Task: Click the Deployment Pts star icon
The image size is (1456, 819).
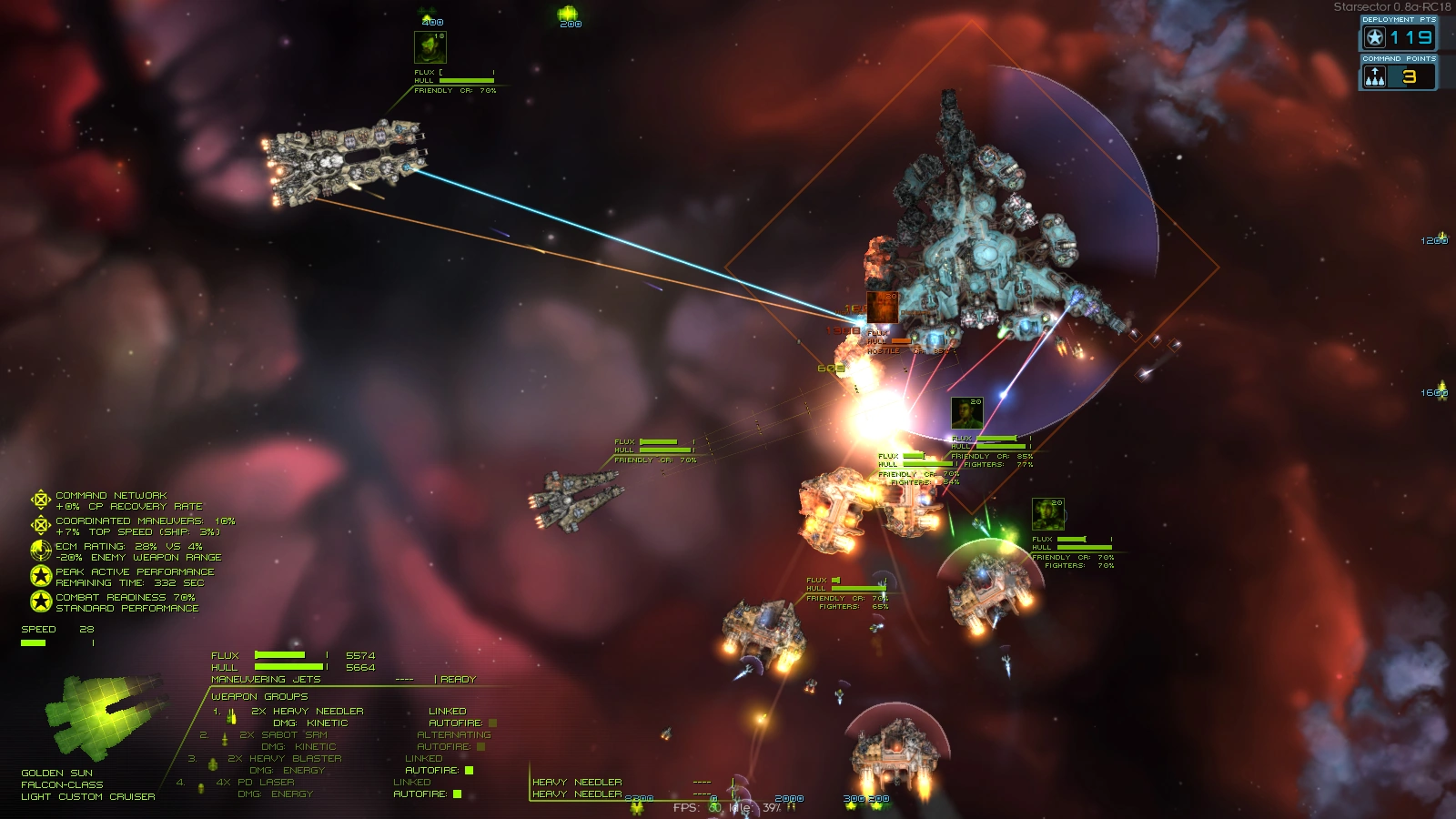Action: [1374, 37]
